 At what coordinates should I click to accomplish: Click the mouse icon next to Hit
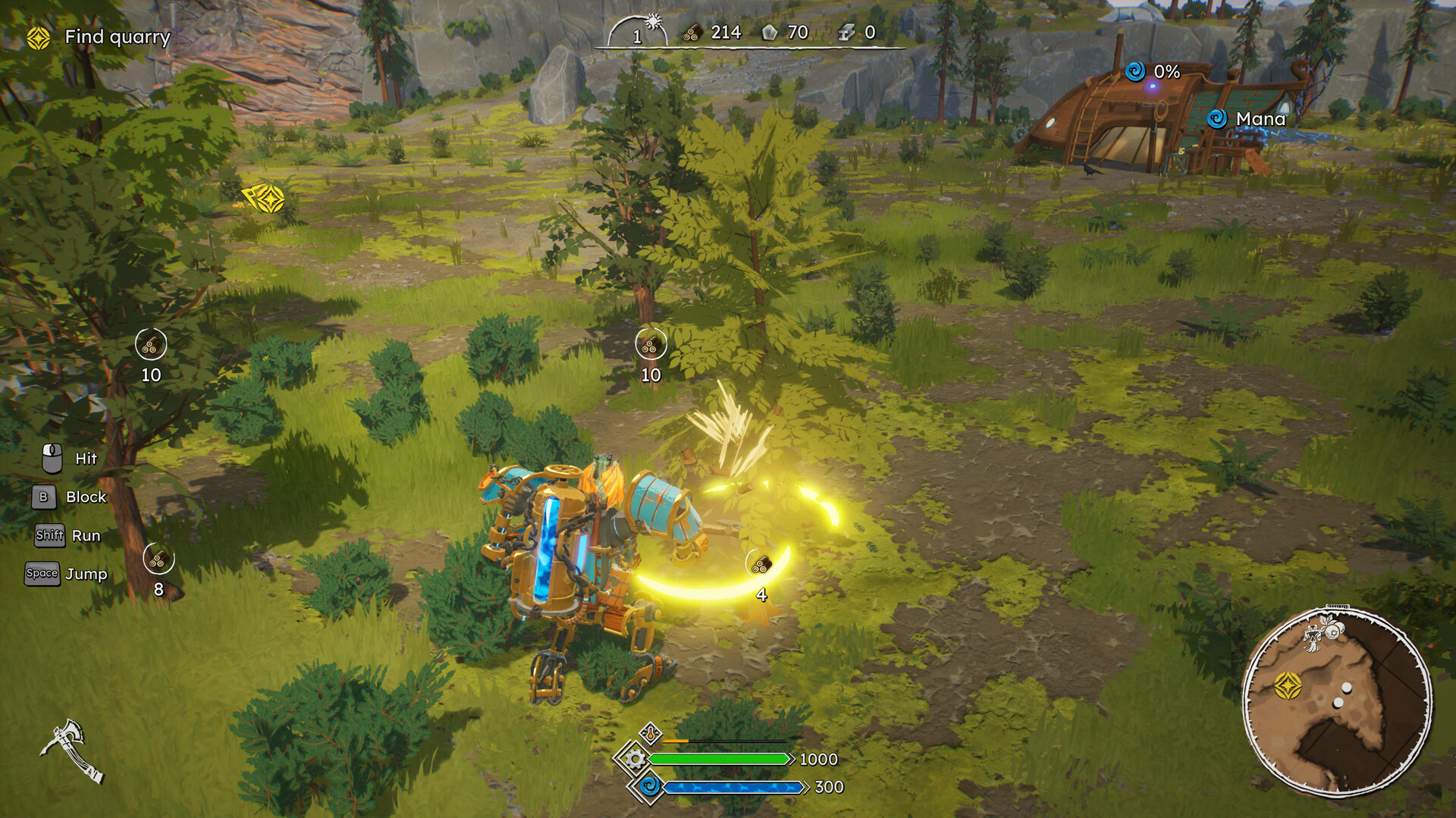pyautogui.click(x=52, y=457)
